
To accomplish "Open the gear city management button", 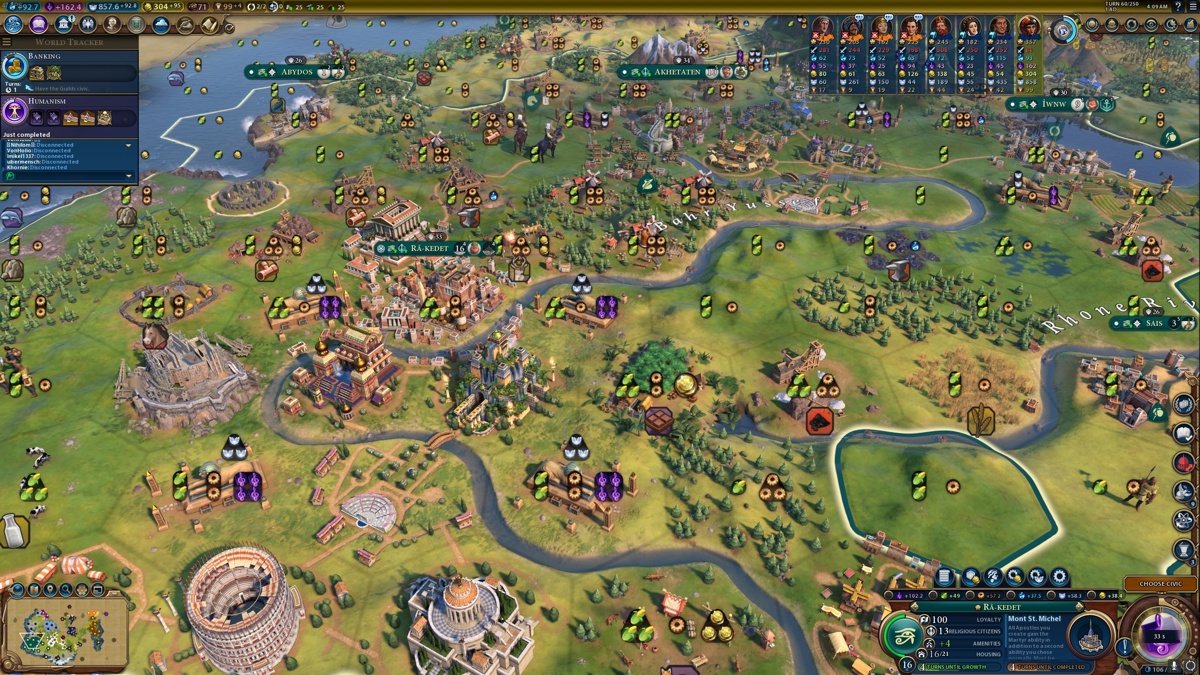I will 1059,577.
